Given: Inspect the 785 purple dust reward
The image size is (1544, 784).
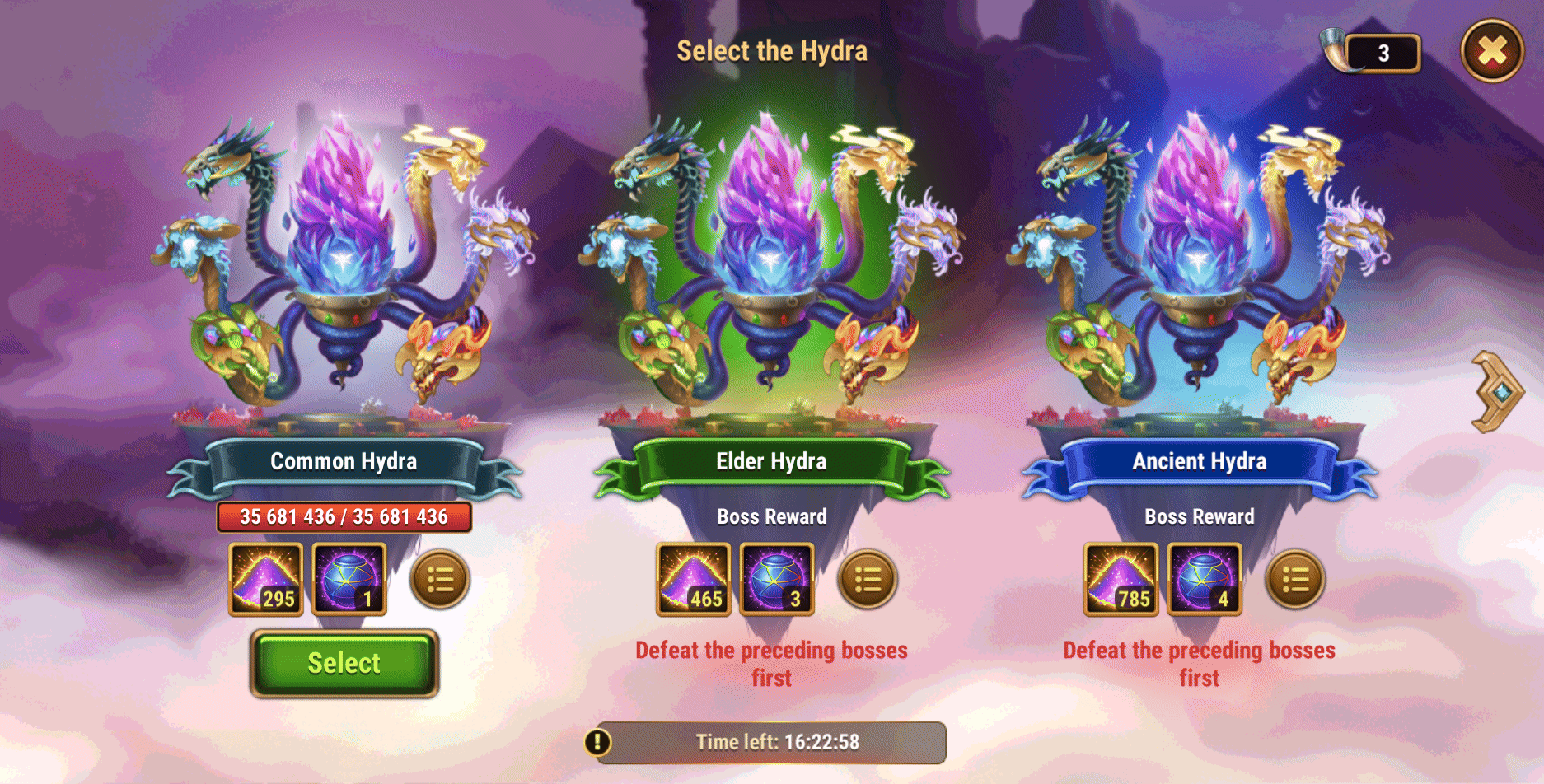Looking at the screenshot, I should 1121,579.
